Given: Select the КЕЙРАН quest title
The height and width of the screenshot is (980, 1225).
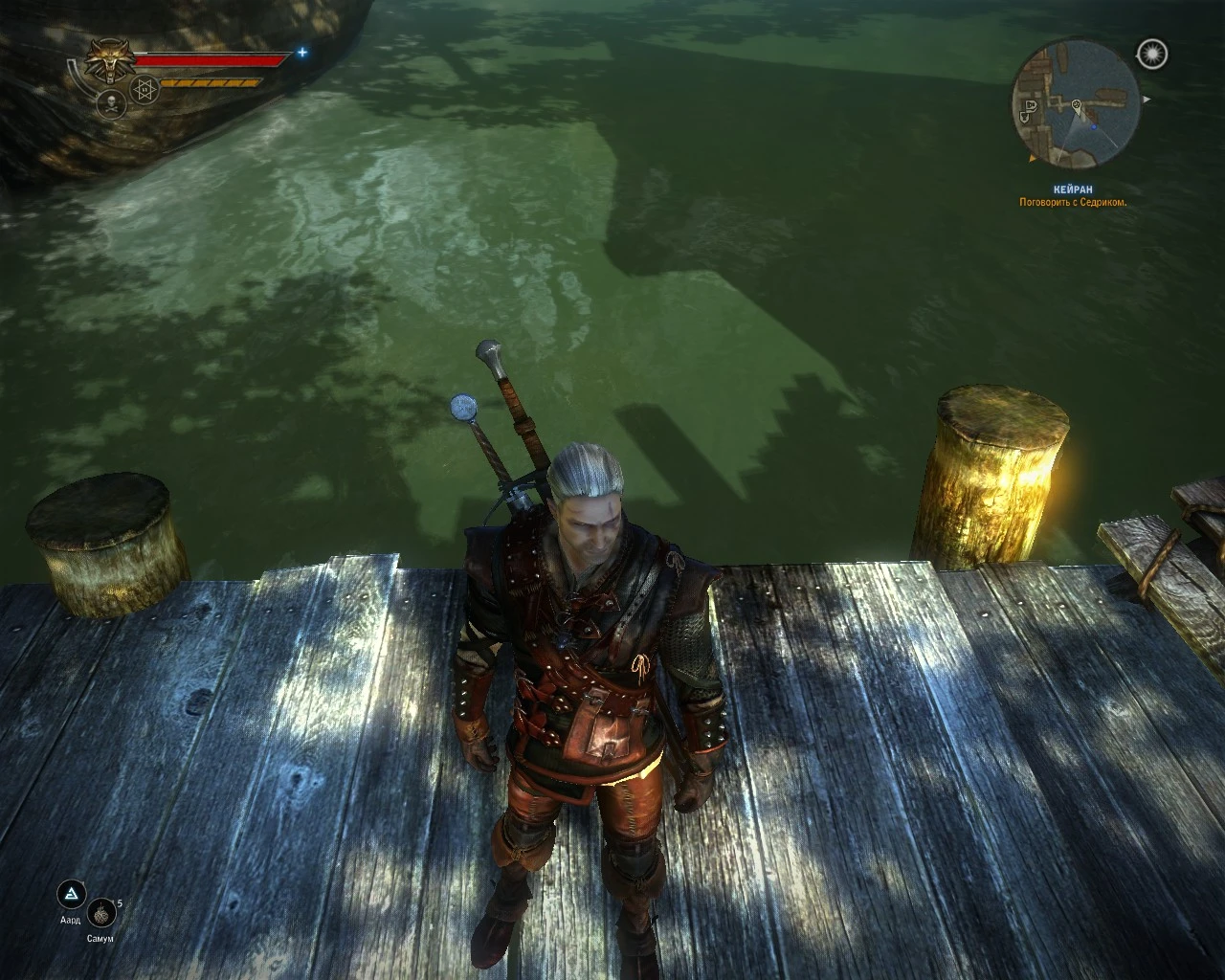Looking at the screenshot, I should click(x=1073, y=189).
